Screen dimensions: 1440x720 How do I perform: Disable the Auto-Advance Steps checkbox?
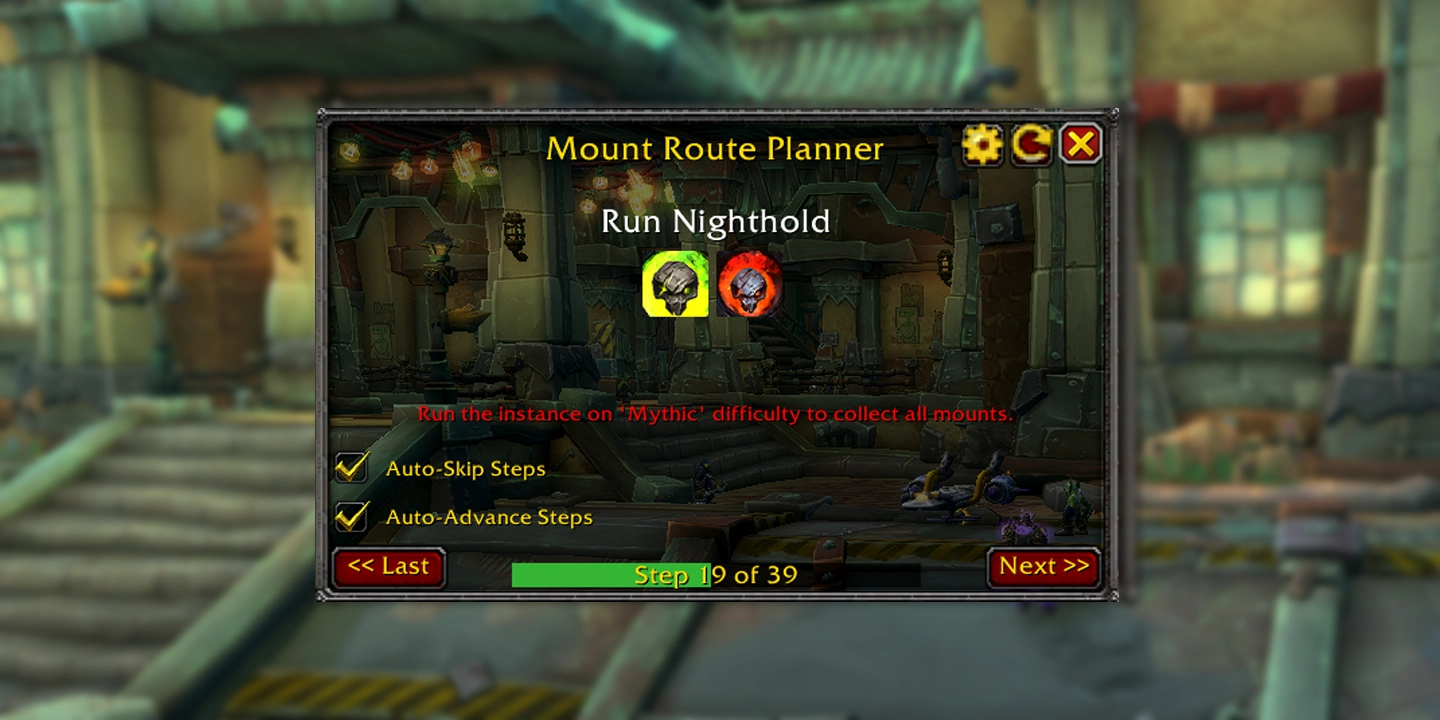pos(351,516)
